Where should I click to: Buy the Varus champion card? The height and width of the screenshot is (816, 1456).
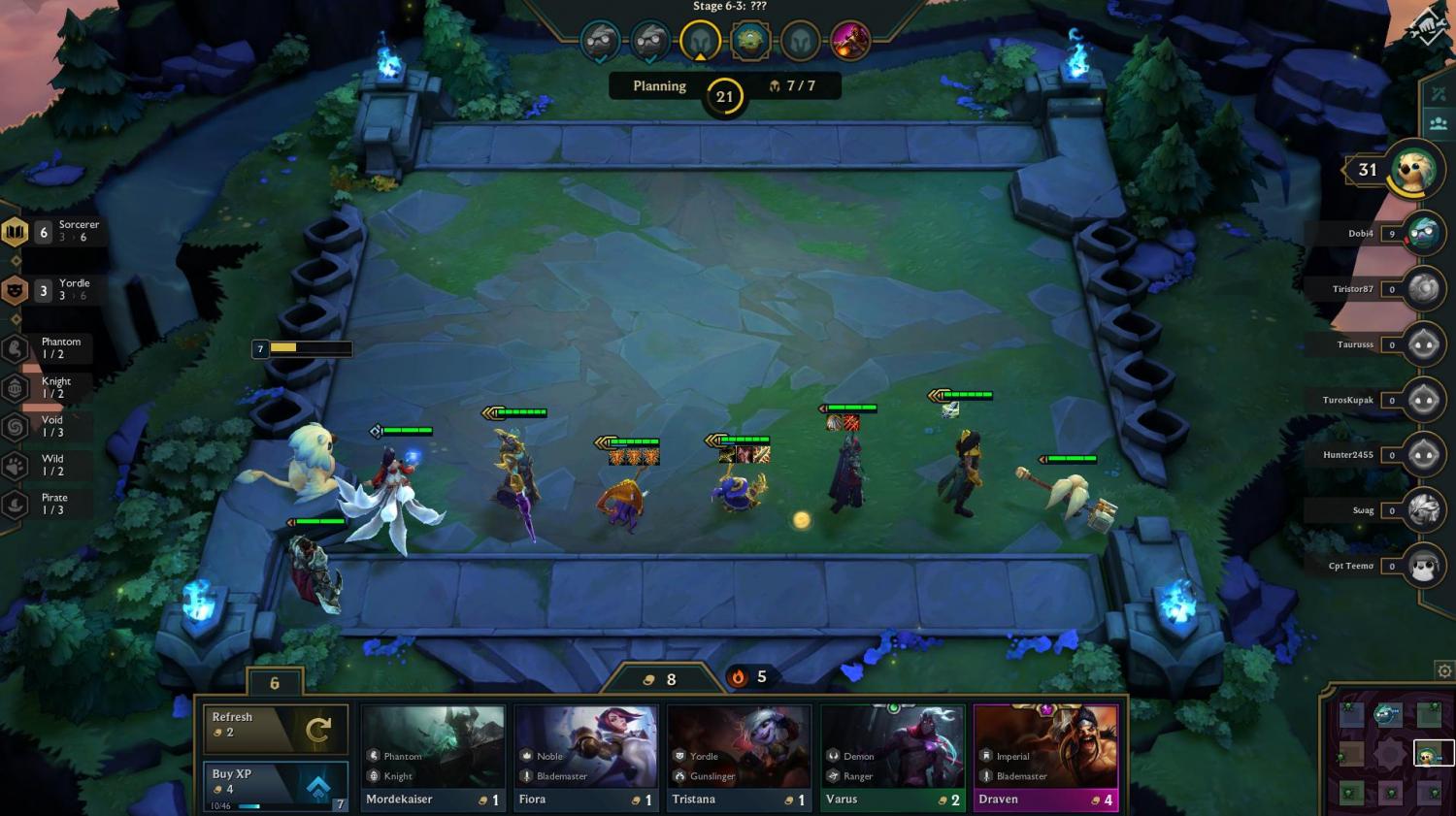[893, 759]
